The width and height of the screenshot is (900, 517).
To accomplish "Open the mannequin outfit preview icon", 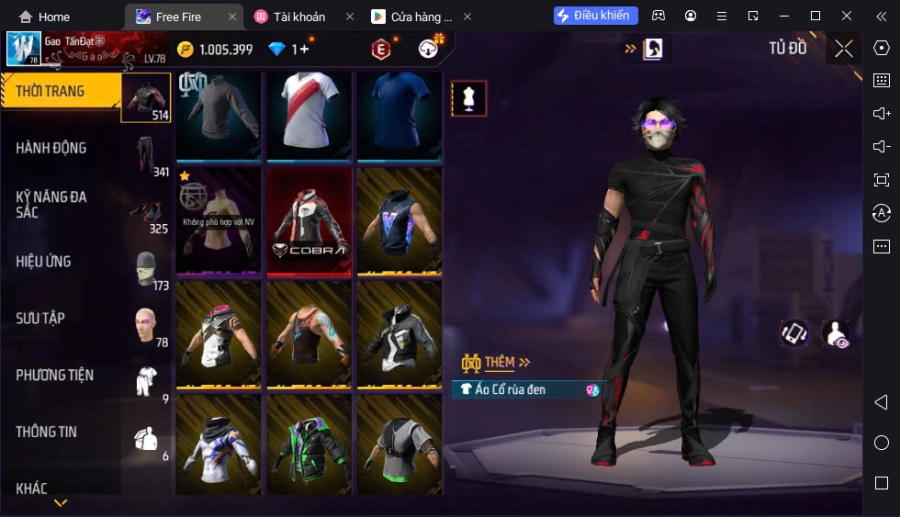I will [x=469, y=98].
